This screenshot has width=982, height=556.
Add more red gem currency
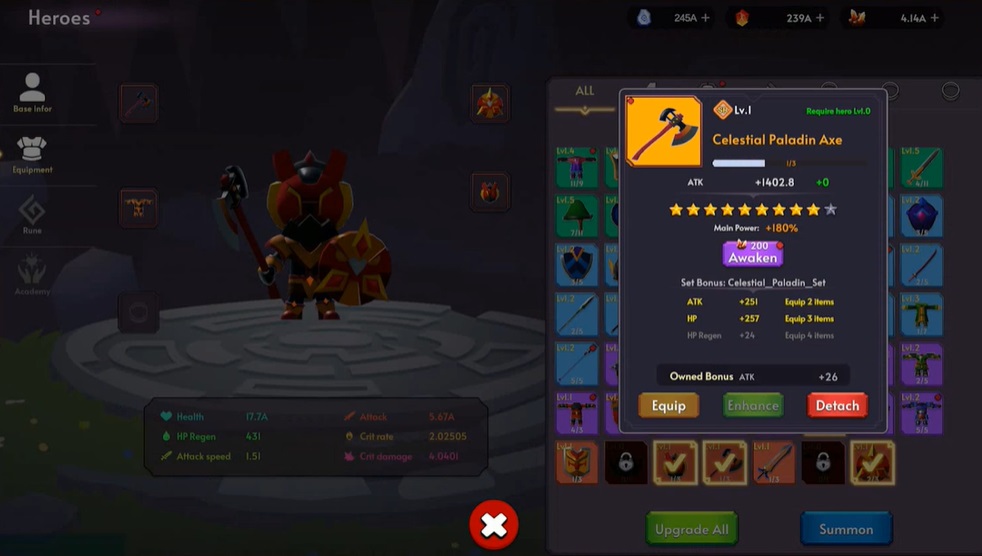819,18
